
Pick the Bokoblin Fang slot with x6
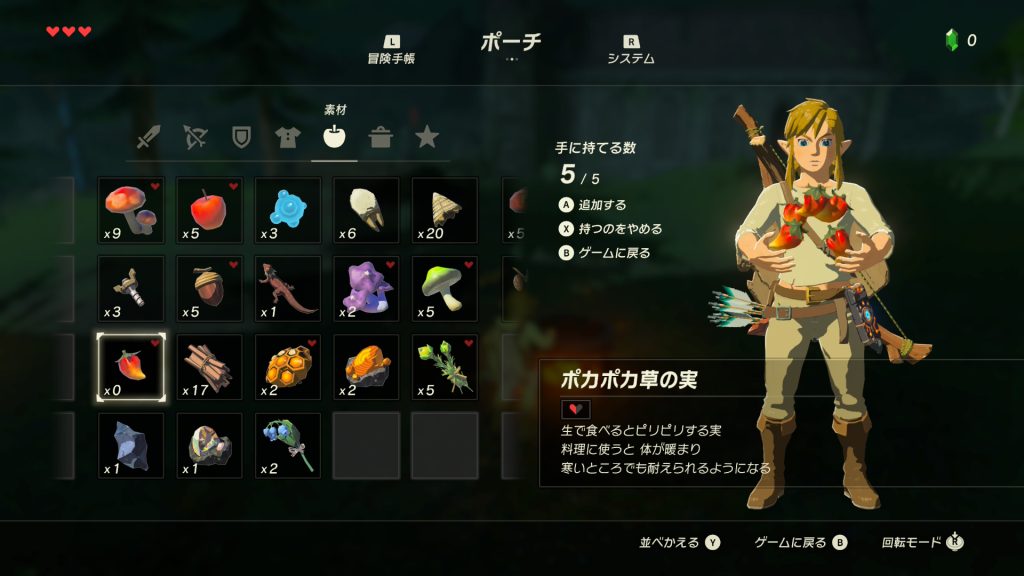[365, 210]
